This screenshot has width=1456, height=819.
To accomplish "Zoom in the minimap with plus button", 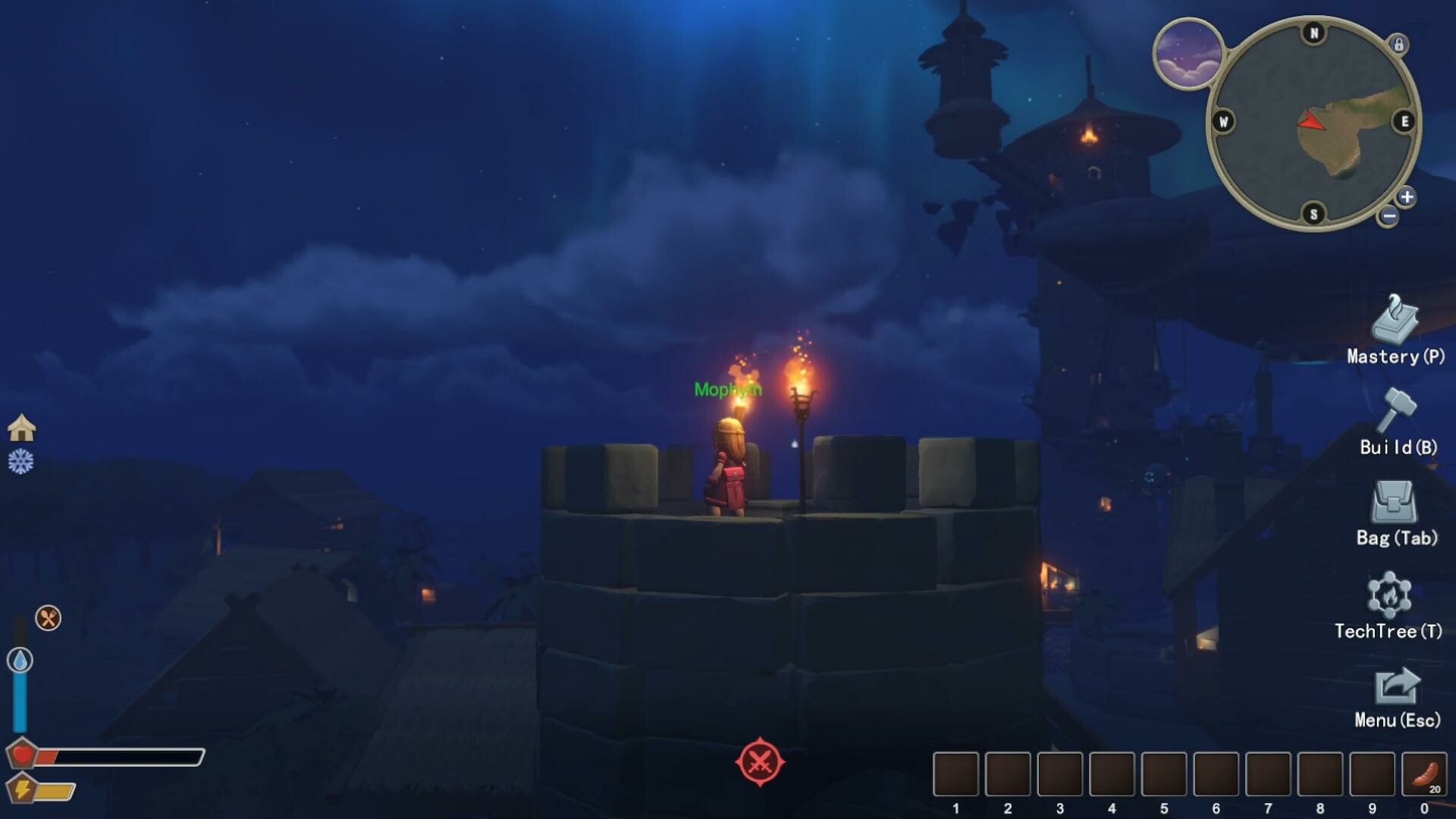I will [x=1407, y=197].
